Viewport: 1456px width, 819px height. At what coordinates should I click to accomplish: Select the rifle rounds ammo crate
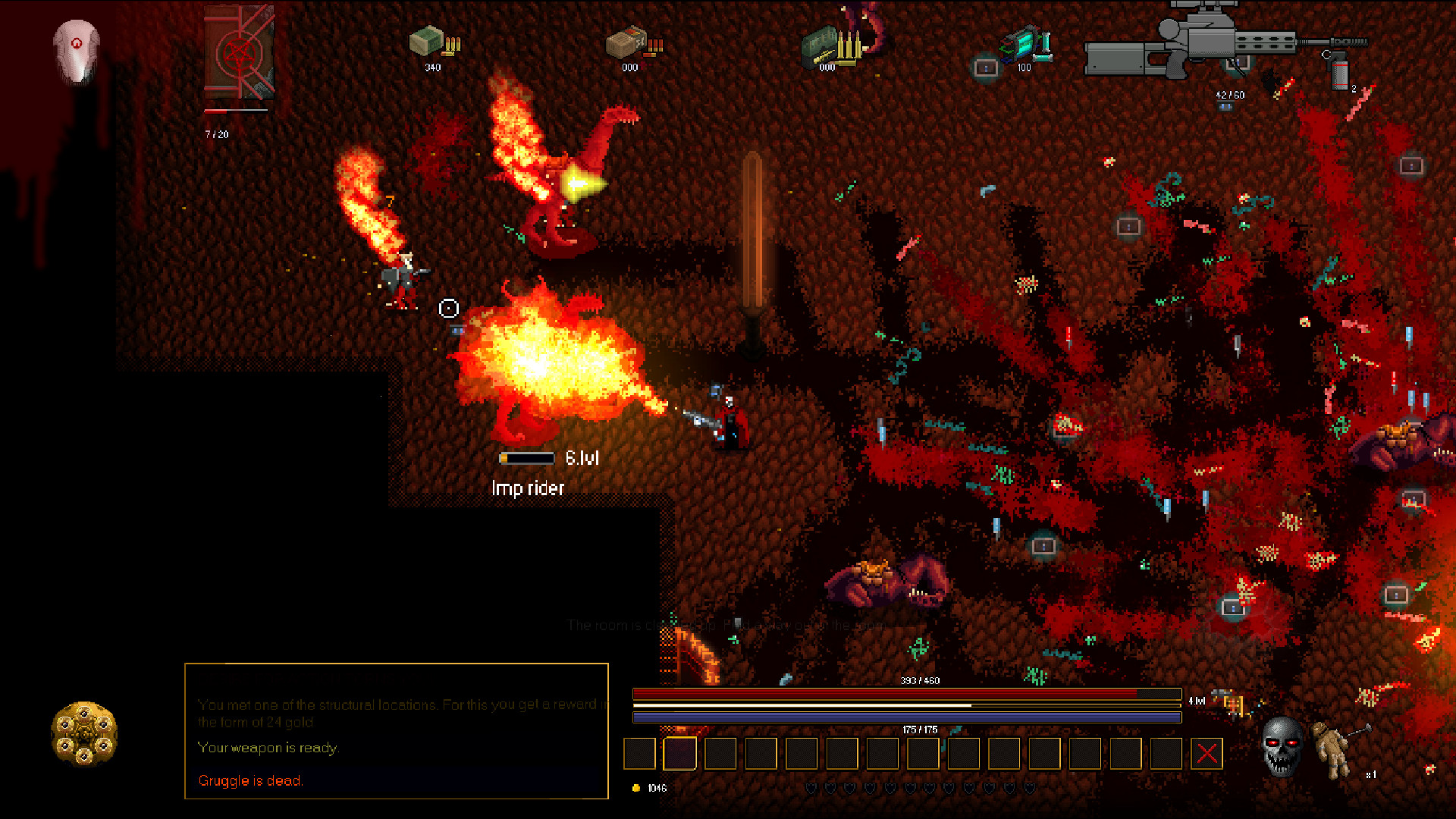(829, 45)
